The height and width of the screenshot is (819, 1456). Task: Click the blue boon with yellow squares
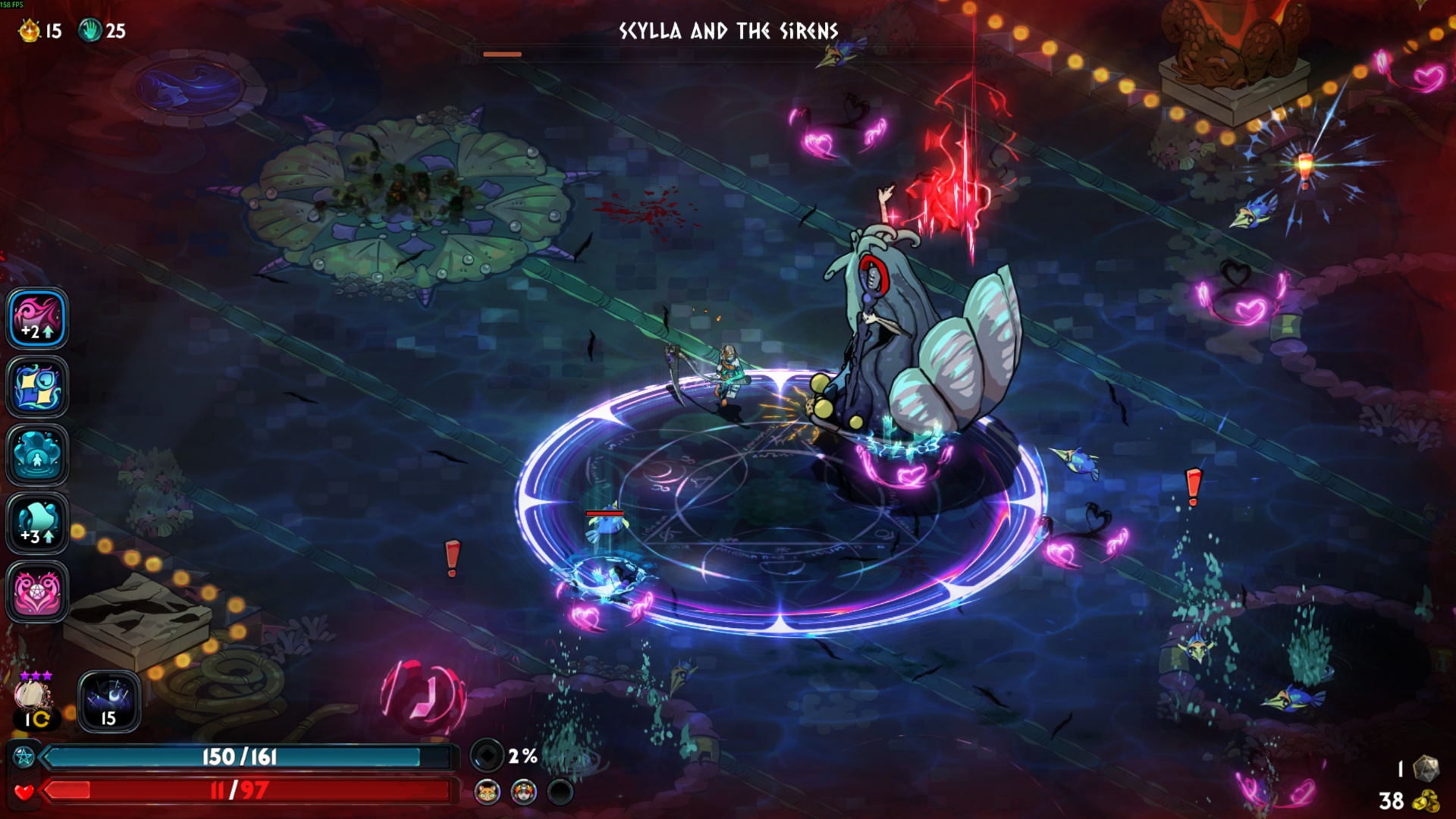[x=37, y=387]
